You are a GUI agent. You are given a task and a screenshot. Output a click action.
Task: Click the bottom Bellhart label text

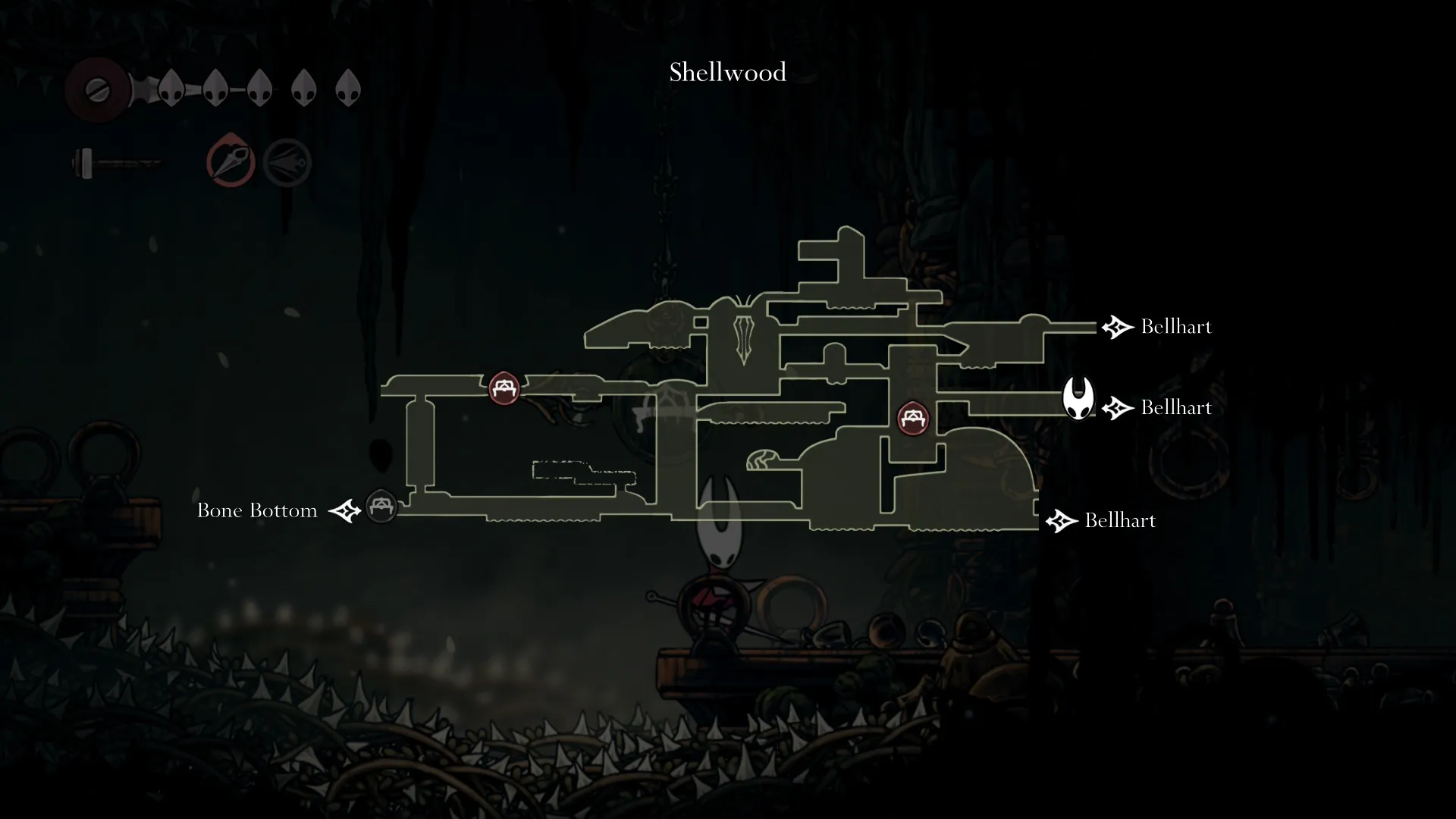1120,521
